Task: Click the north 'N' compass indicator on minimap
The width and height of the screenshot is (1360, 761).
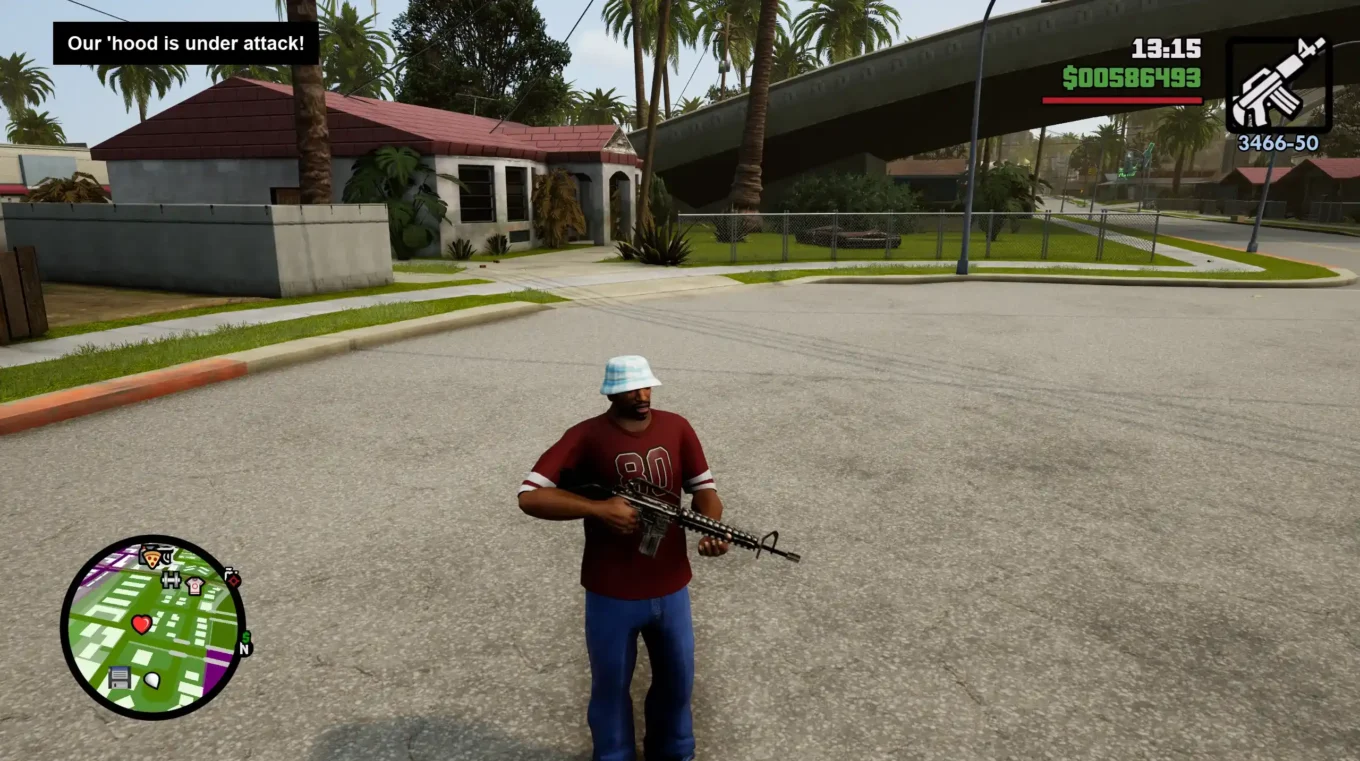Action: tap(243, 650)
